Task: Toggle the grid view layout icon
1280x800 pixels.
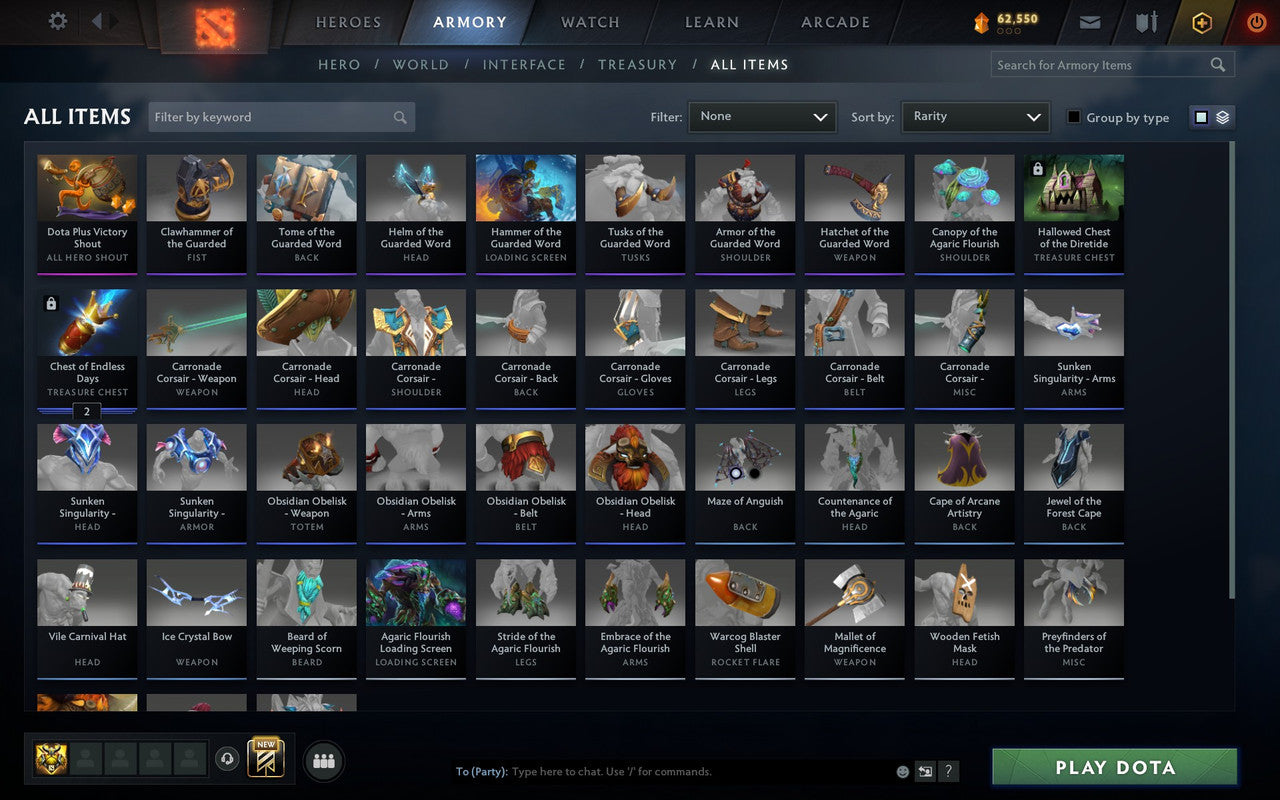Action: tap(1200, 116)
